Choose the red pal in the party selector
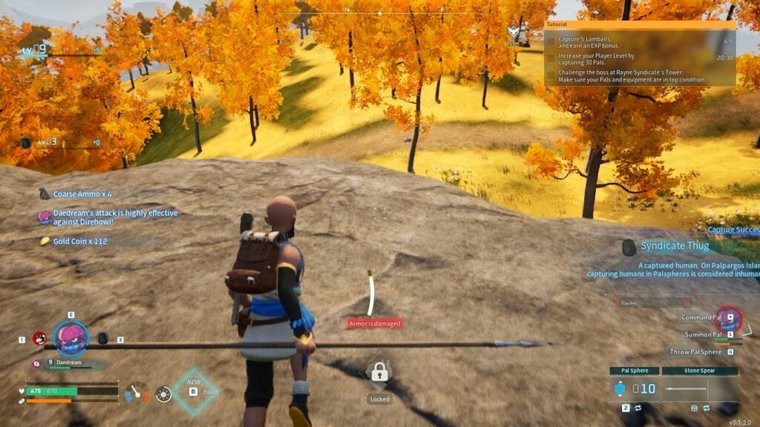Image resolution: width=760 pixels, height=427 pixels. pyautogui.click(x=39, y=339)
